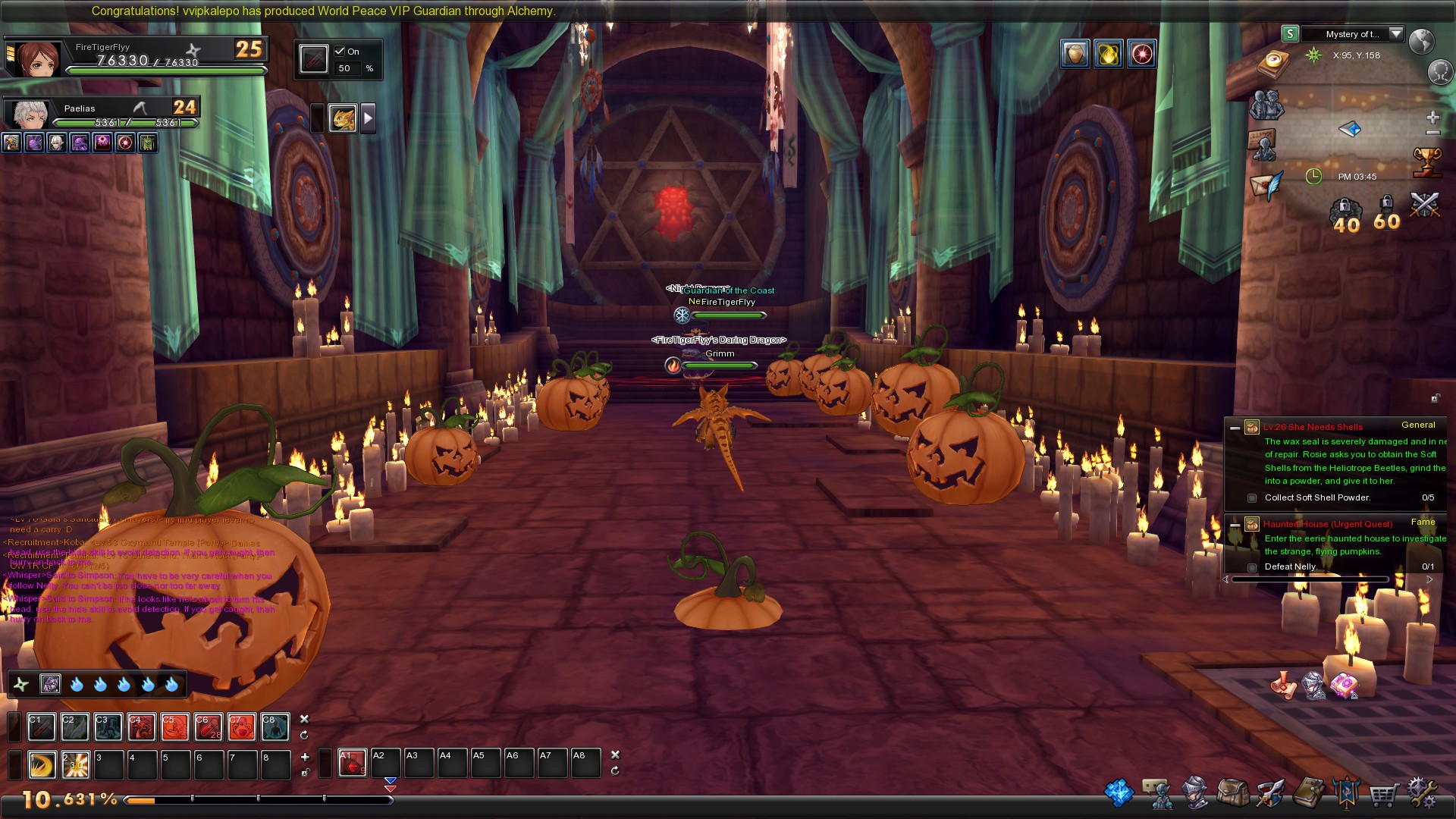
Task: Click the plus button to zoom the minimap
Action: pos(1432,116)
